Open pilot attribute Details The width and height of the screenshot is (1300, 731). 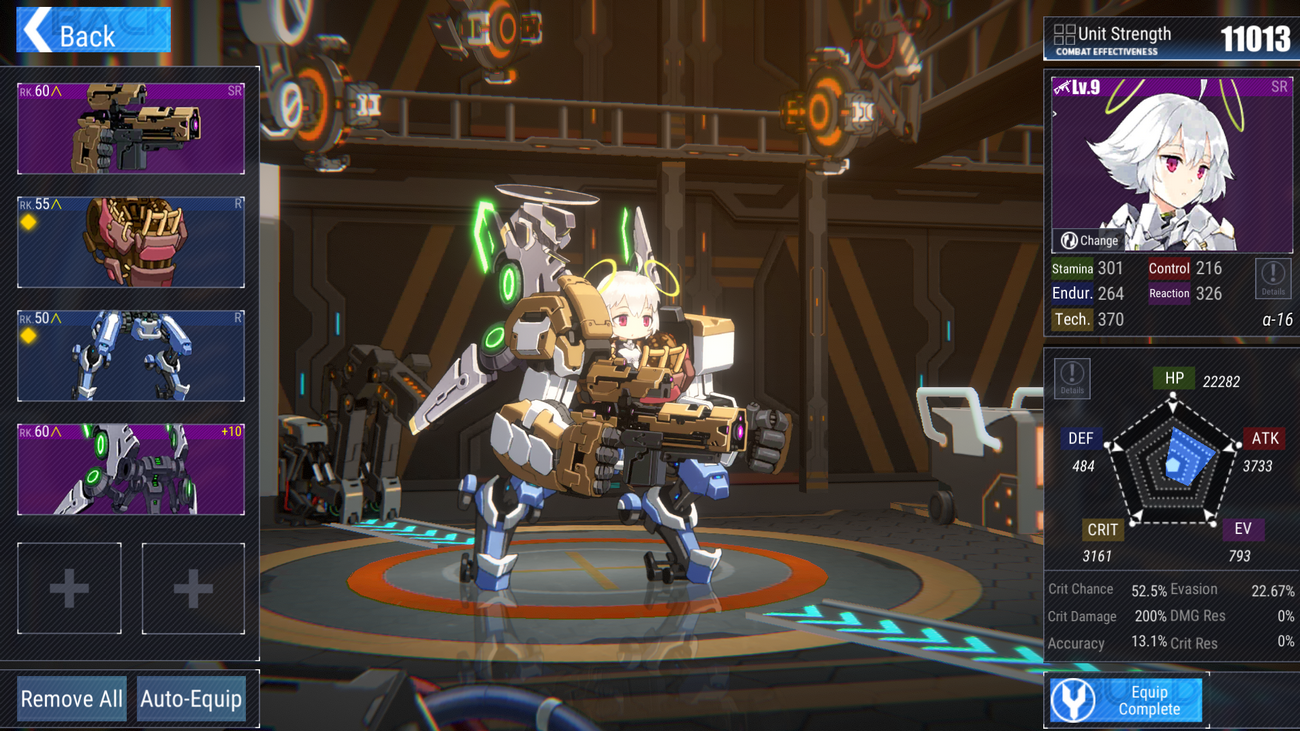(x=1272, y=278)
